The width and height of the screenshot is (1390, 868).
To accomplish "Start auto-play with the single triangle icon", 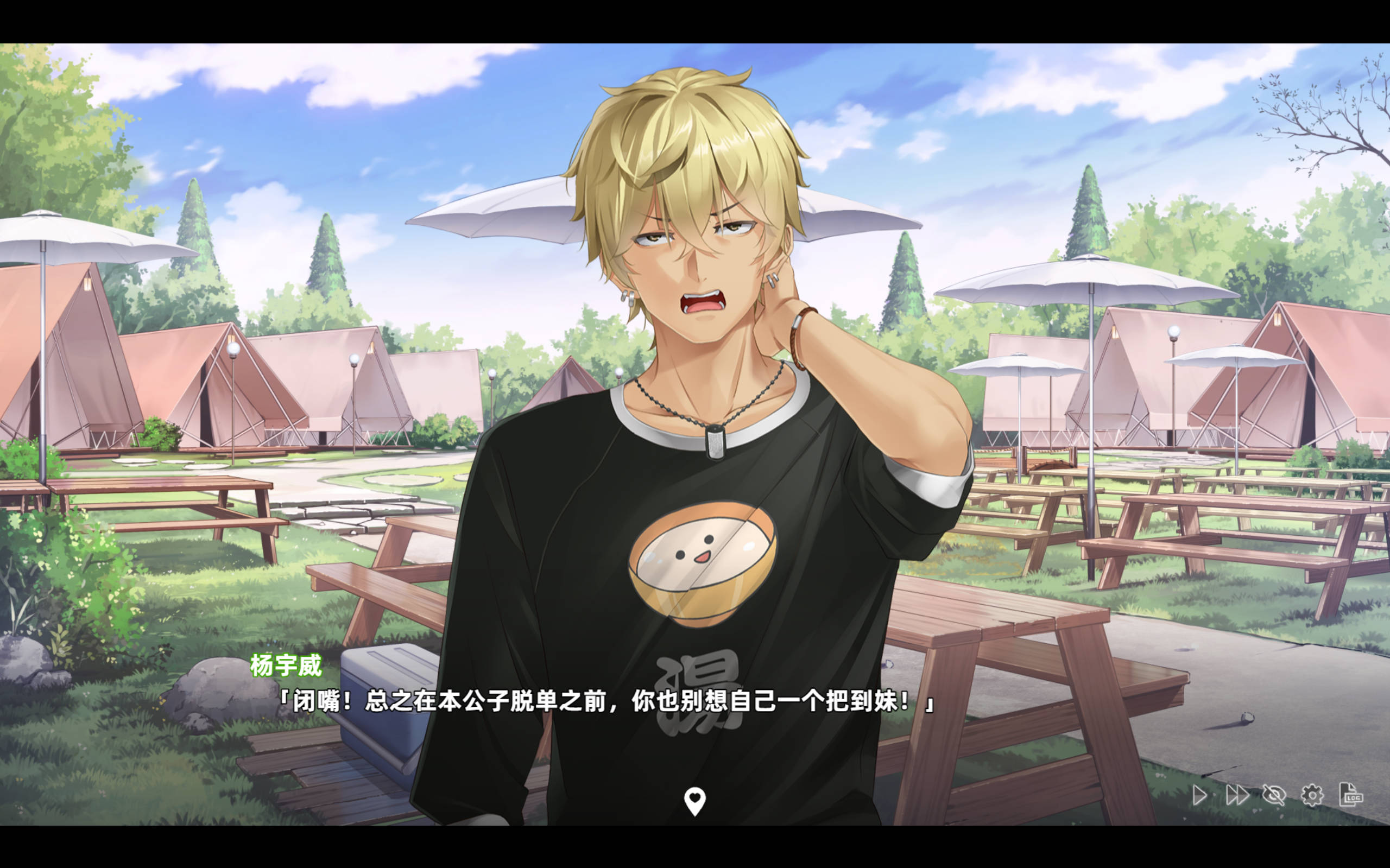I will pos(1199,795).
